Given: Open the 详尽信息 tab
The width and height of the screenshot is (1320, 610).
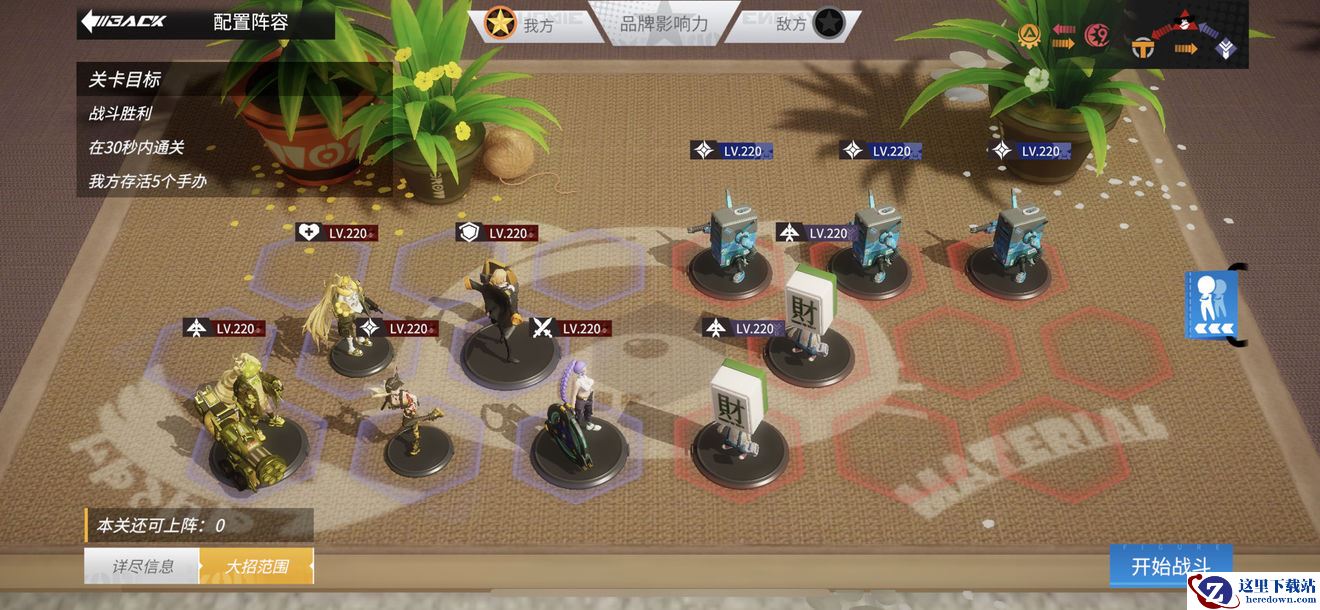Looking at the screenshot, I should [x=142, y=566].
